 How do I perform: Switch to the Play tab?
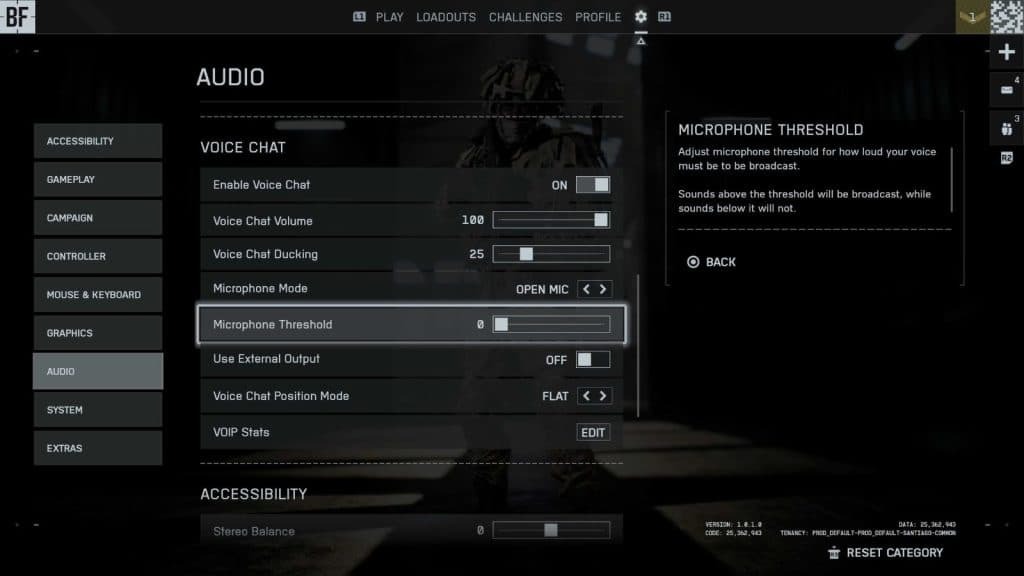[x=389, y=17]
